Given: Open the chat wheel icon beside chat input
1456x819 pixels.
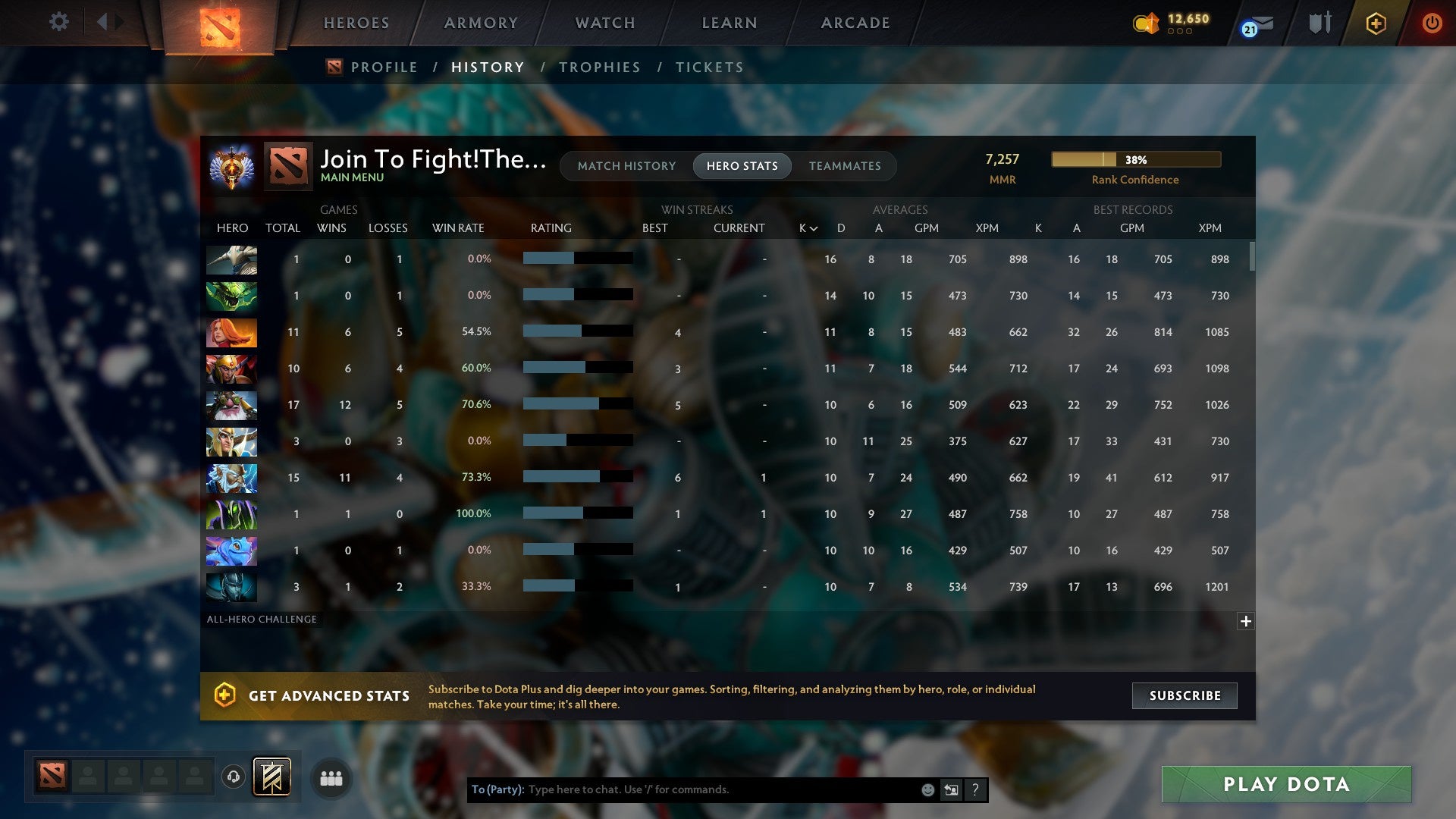Looking at the screenshot, I should click(951, 789).
